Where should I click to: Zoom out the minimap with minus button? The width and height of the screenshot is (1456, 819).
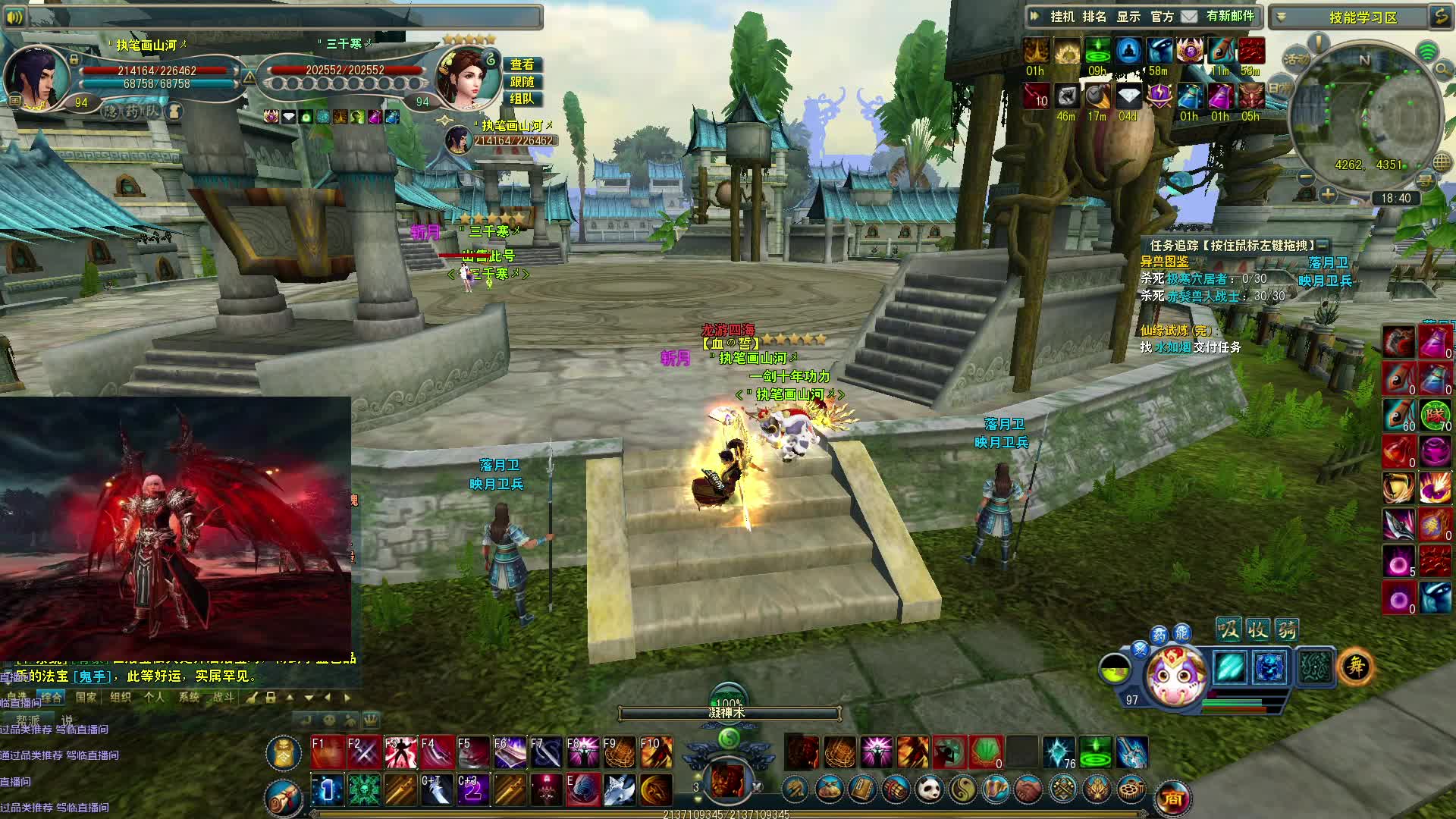tap(1306, 177)
